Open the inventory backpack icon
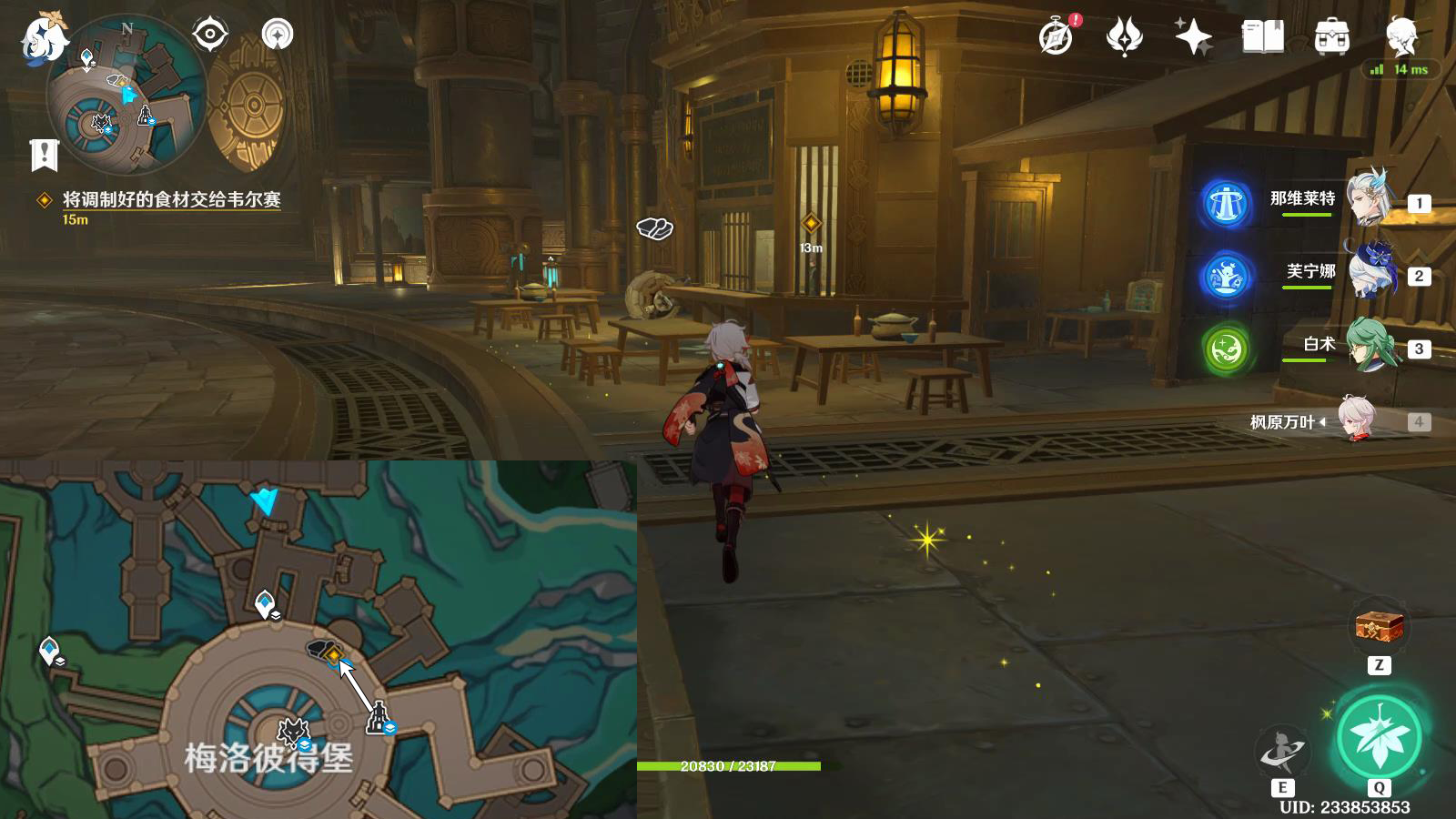This screenshot has height=819, width=1456. point(1331,36)
